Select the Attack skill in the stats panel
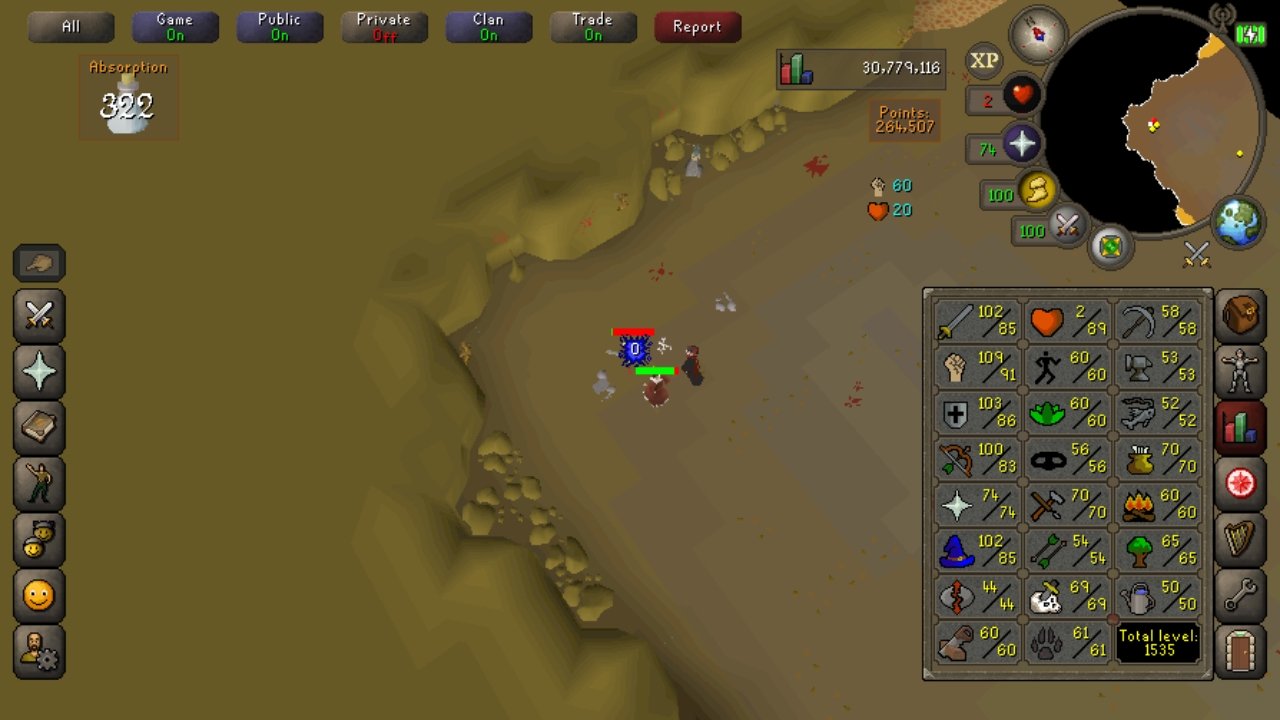The height and width of the screenshot is (720, 1280). (x=977, y=321)
